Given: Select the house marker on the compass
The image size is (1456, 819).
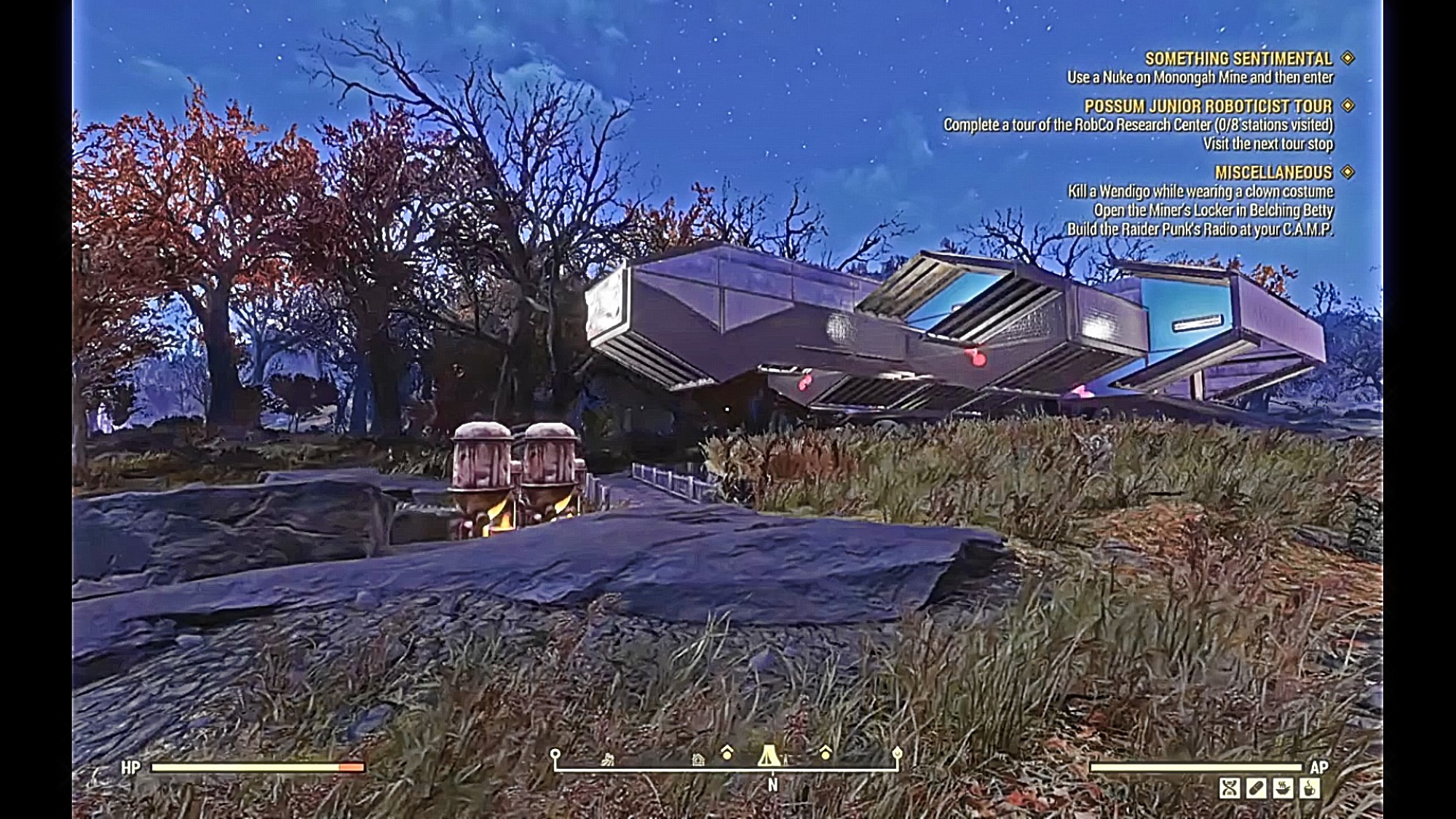Looking at the screenshot, I should 697,760.
